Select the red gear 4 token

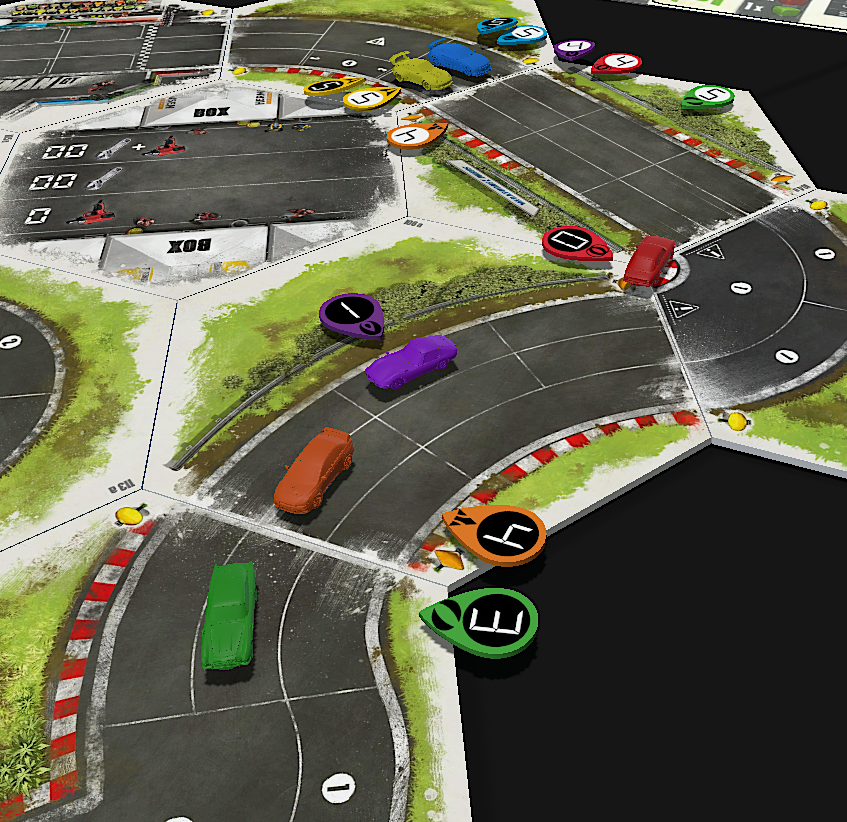(x=616, y=63)
